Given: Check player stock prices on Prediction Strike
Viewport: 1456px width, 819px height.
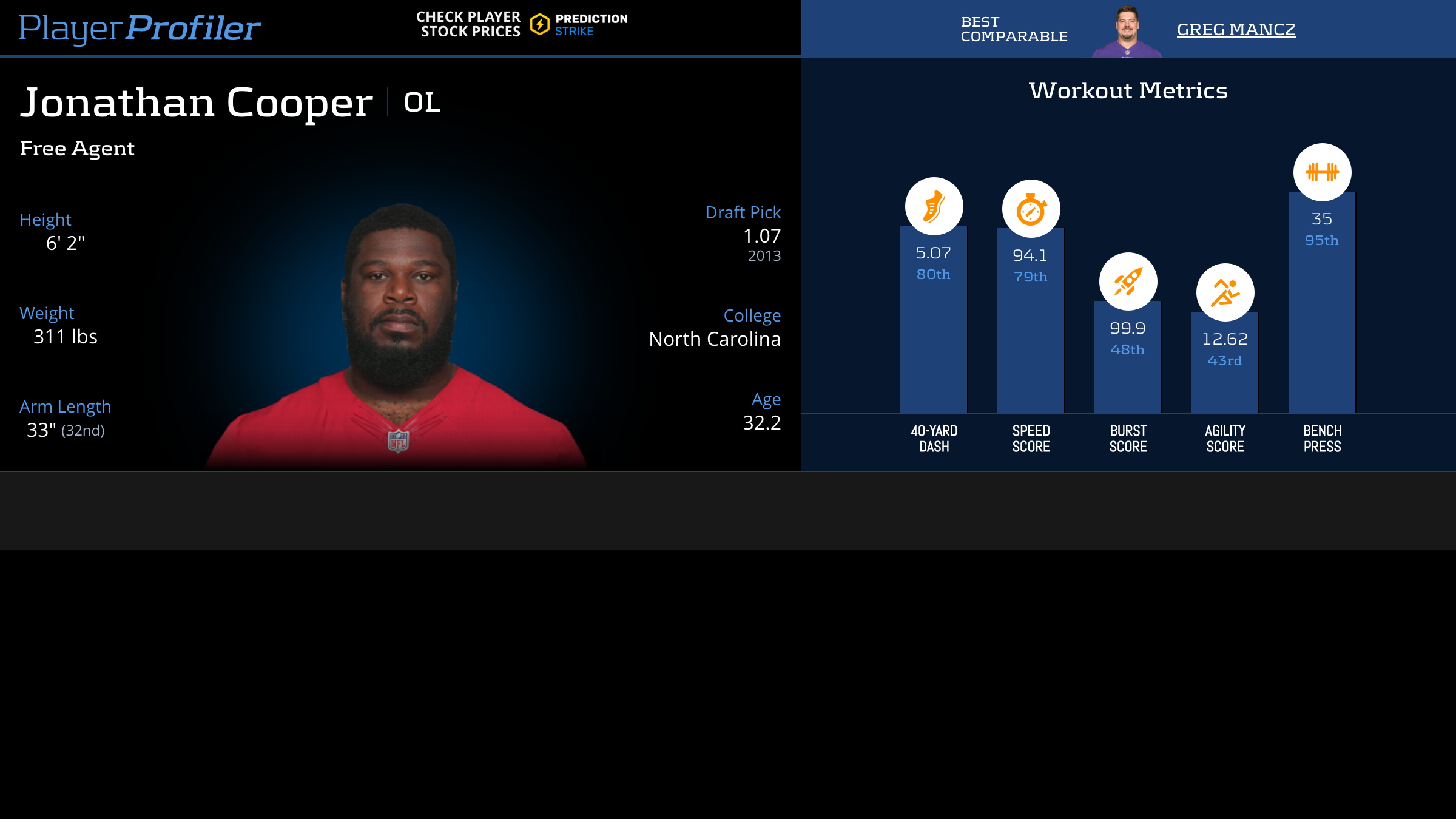Looking at the screenshot, I should tap(522, 24).
